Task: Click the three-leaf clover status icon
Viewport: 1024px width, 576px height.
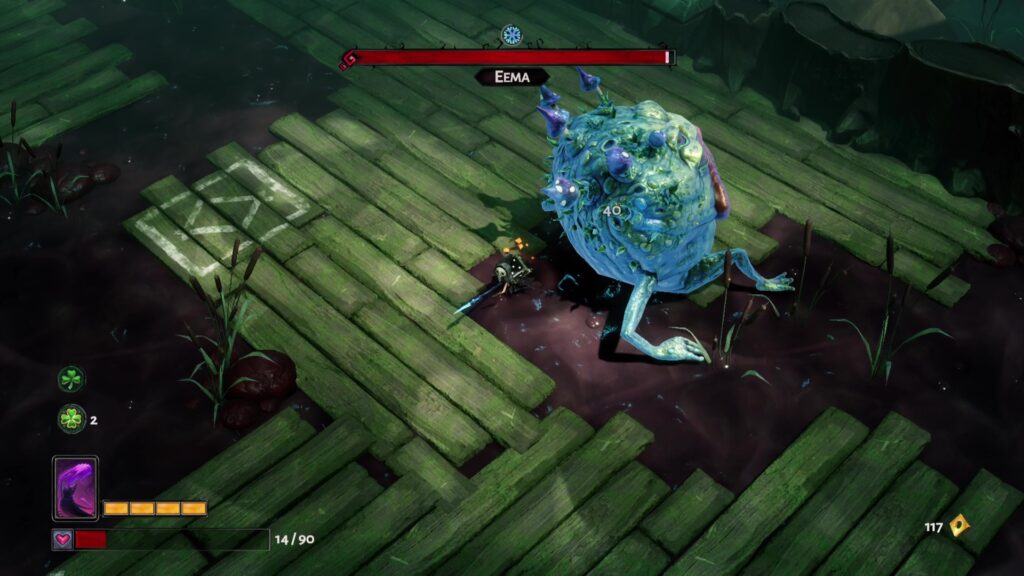Action: 71,379
